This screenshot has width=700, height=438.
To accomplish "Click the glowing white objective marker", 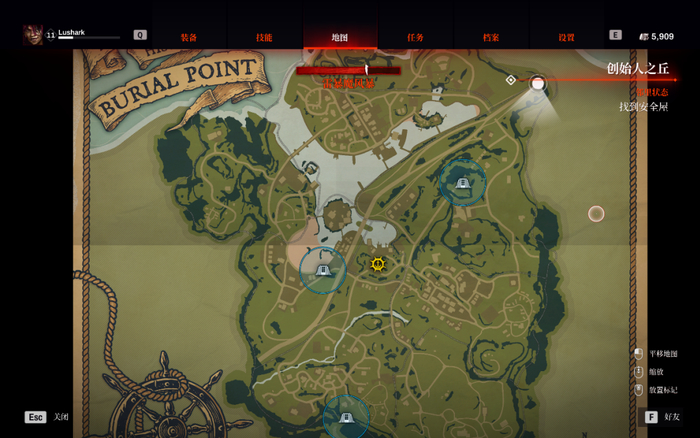I will tap(538, 83).
